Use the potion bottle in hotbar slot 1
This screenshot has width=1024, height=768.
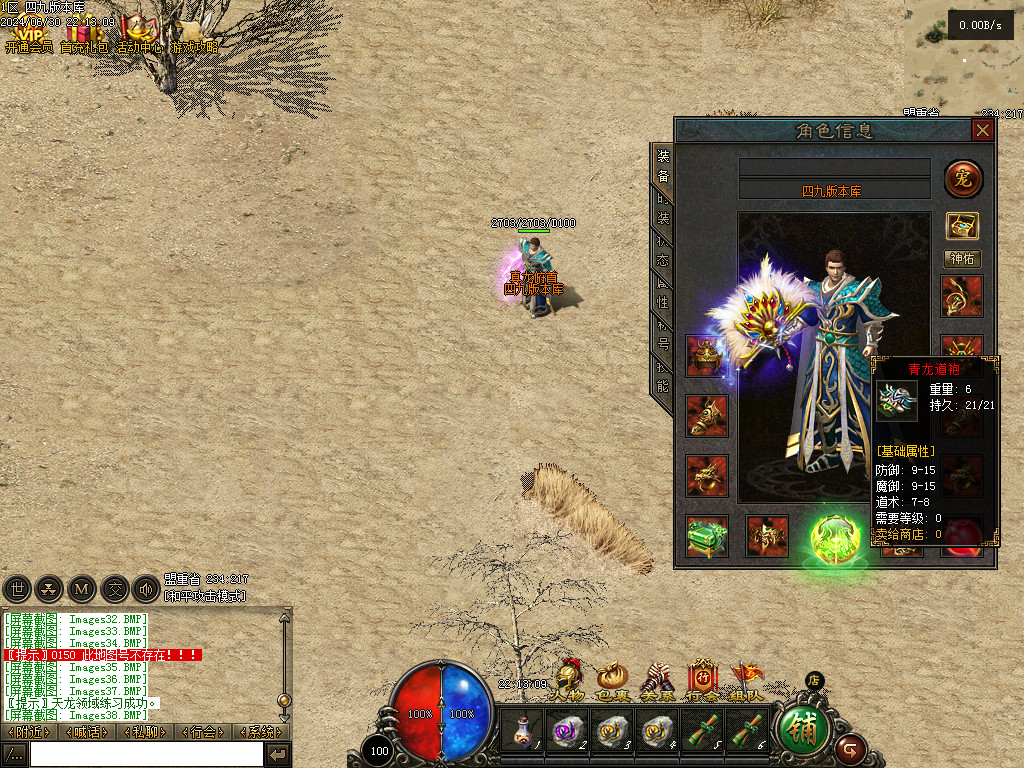click(521, 731)
